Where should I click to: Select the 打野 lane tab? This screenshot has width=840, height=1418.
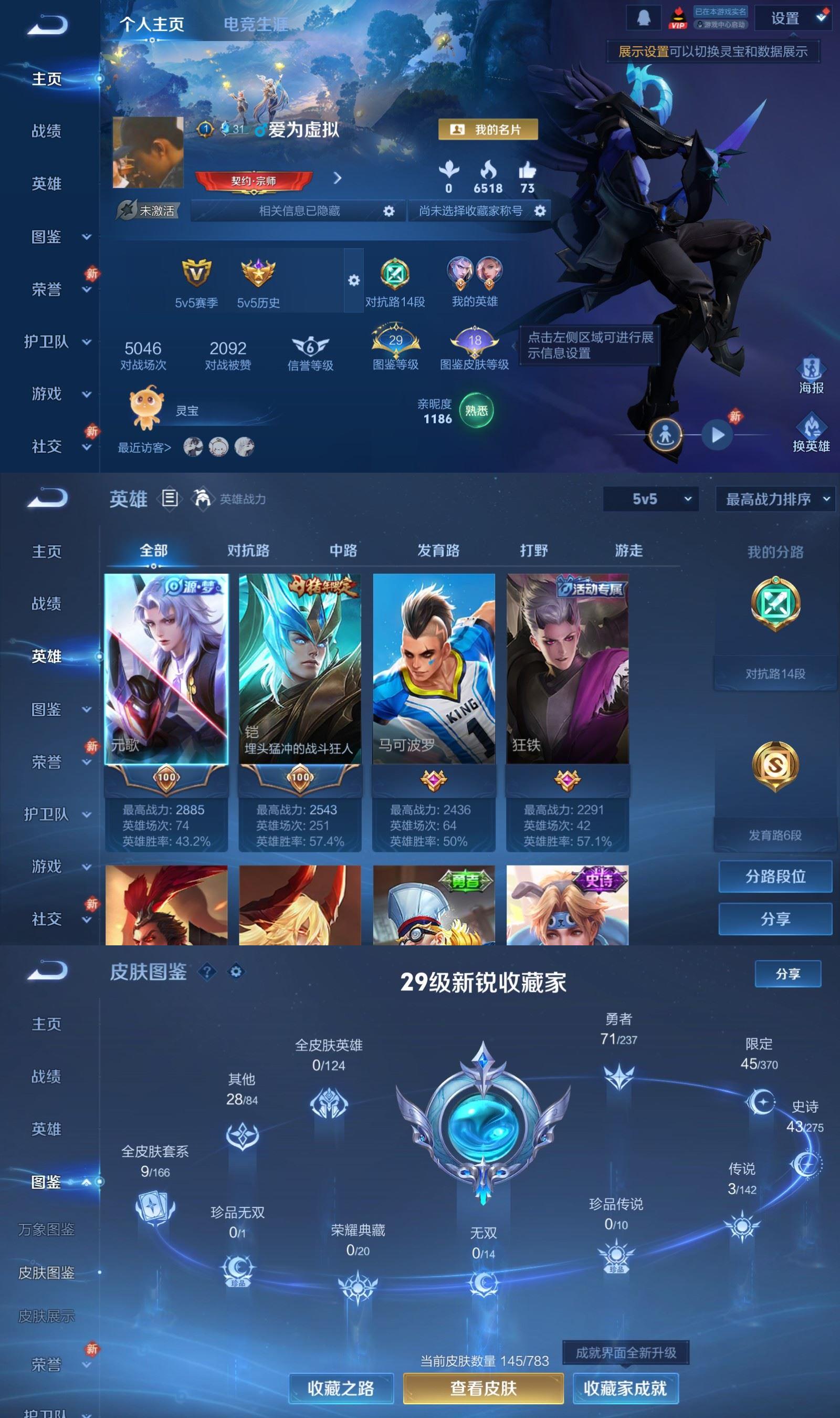[x=534, y=550]
